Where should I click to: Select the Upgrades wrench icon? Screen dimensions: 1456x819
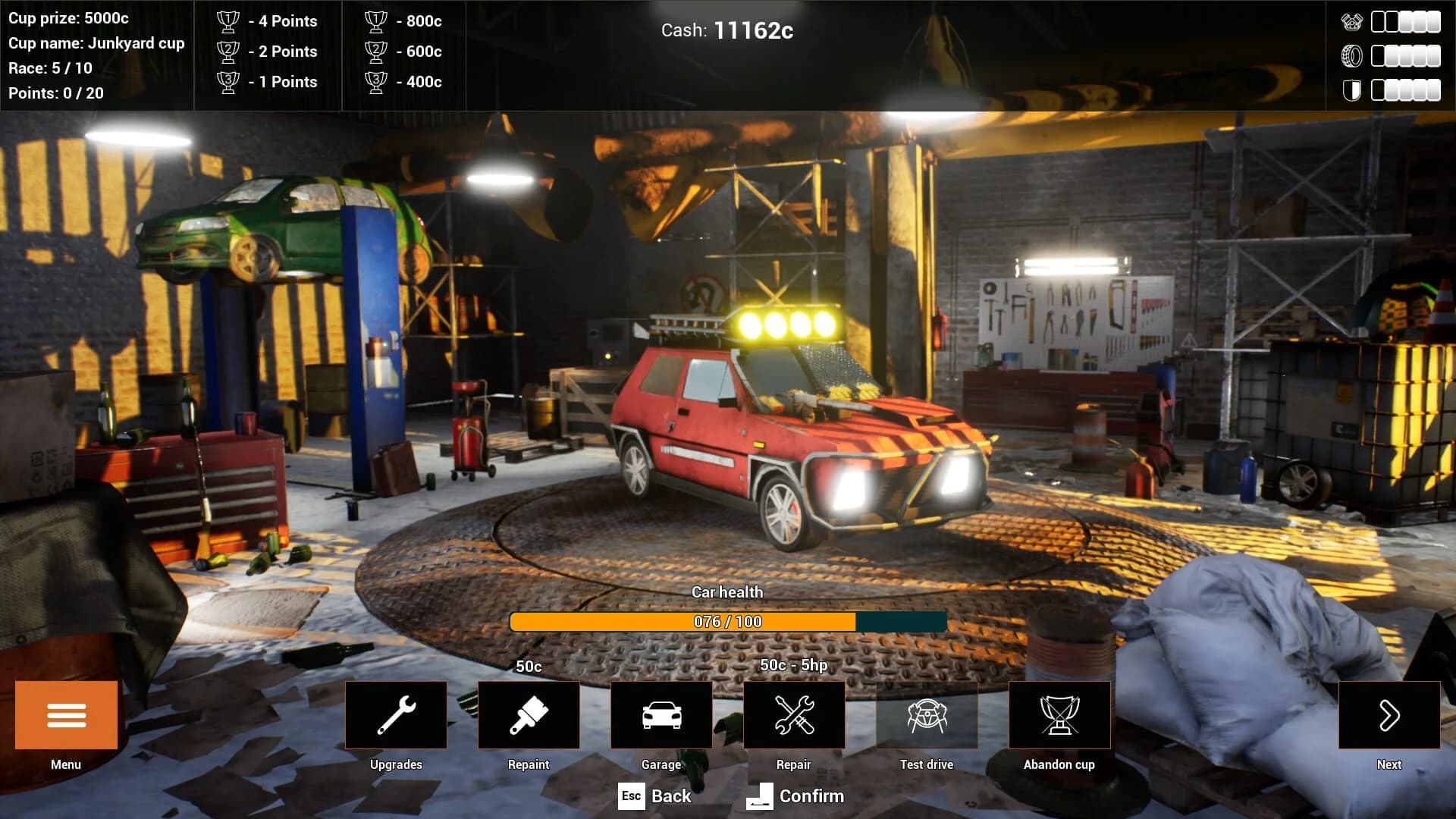(397, 714)
